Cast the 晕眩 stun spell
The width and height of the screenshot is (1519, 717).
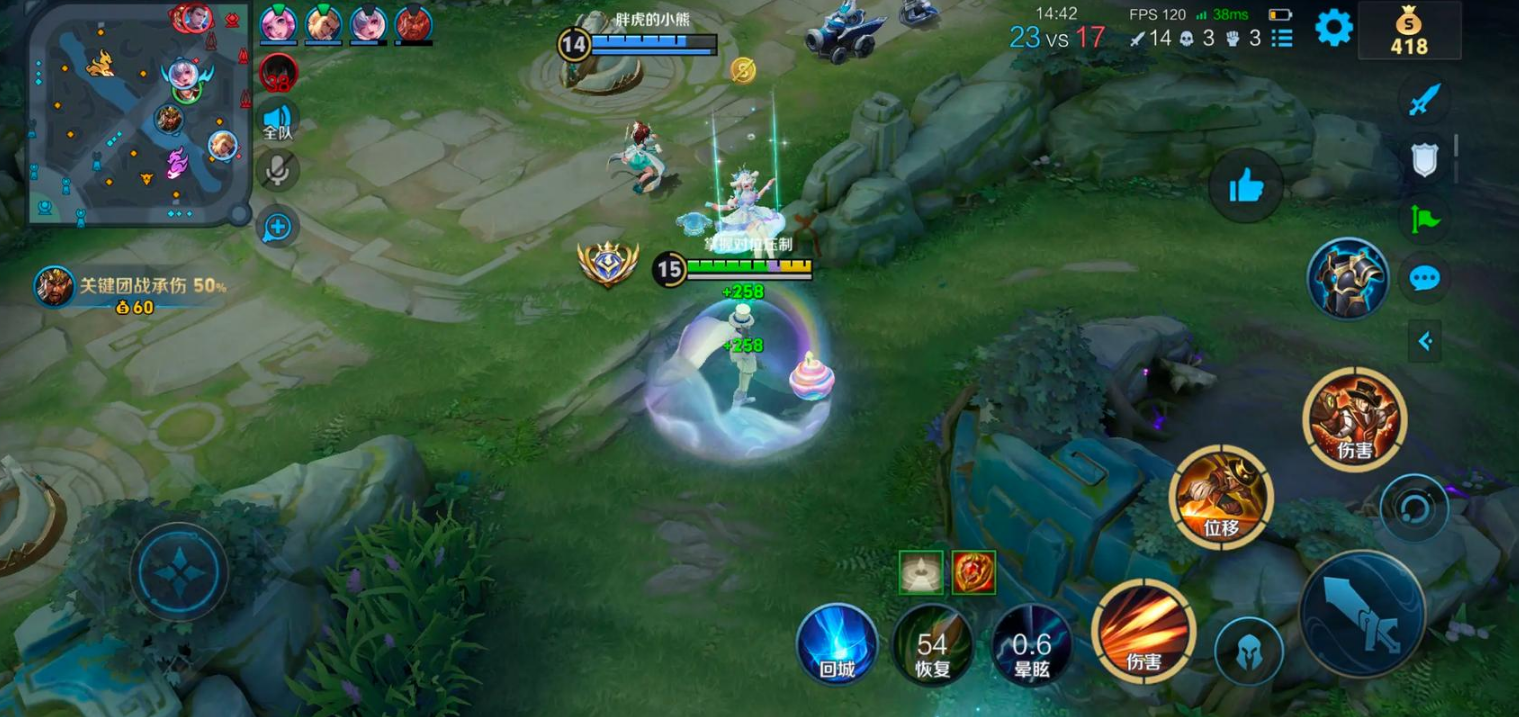tap(1031, 644)
